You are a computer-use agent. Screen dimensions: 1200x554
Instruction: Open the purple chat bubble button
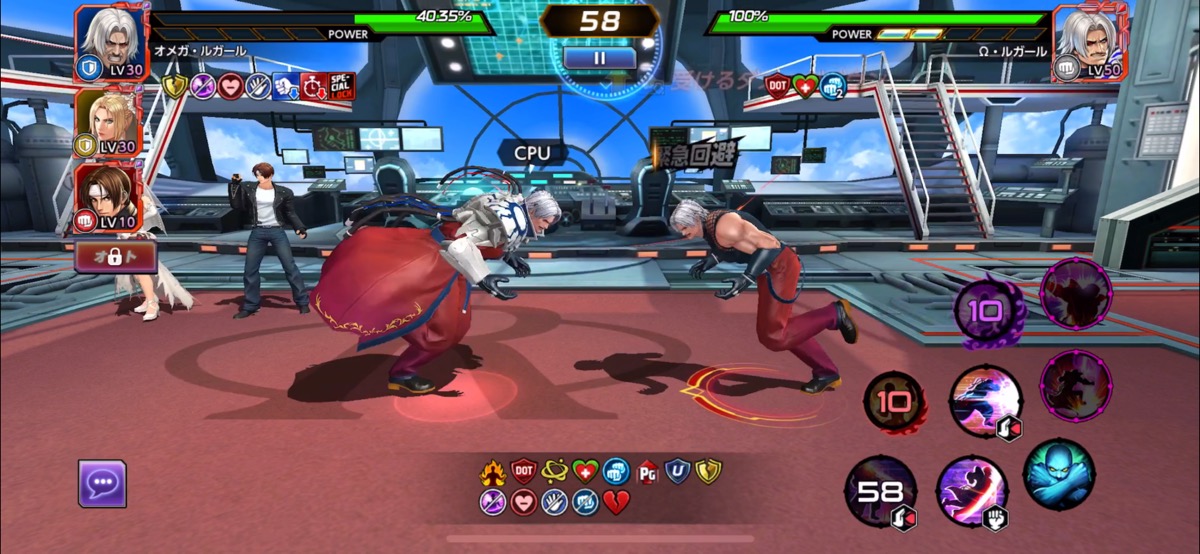pos(102,483)
